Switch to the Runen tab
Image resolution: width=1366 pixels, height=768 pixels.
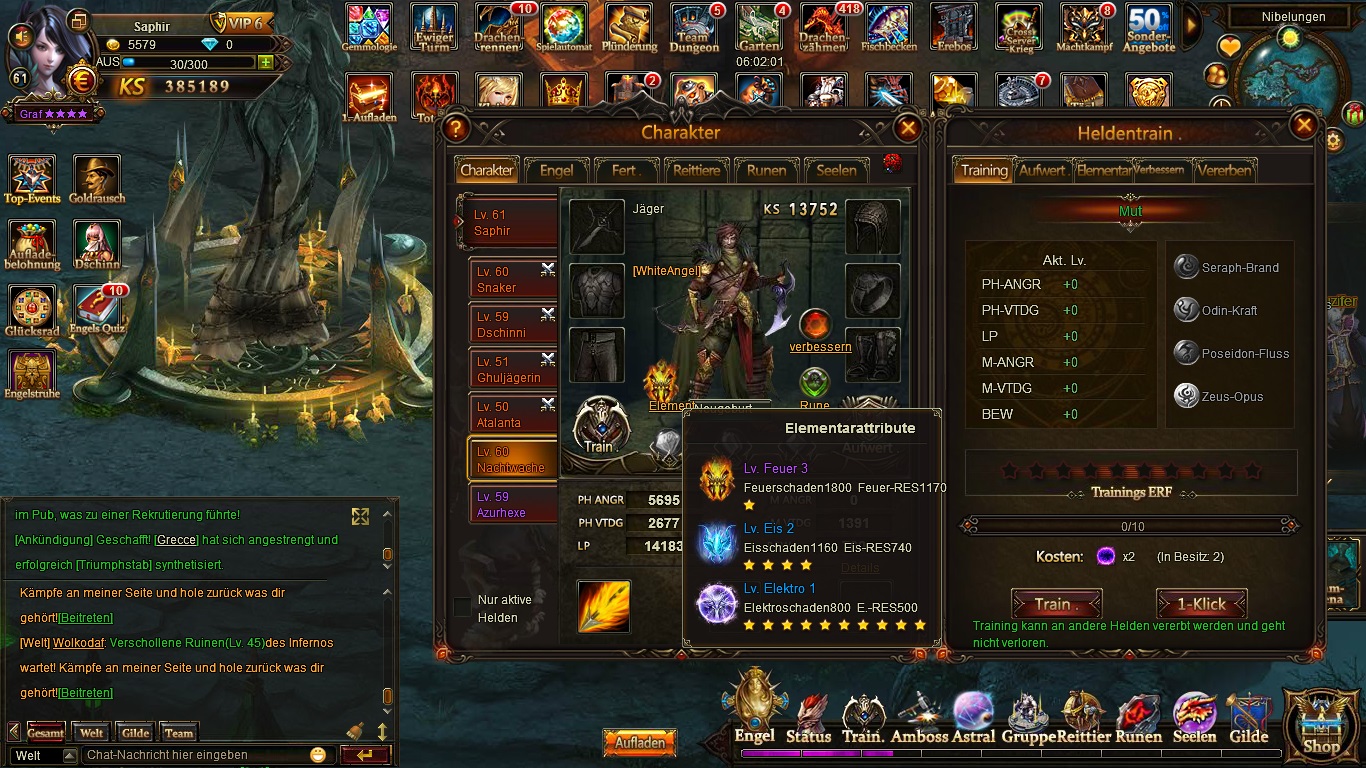coord(766,170)
